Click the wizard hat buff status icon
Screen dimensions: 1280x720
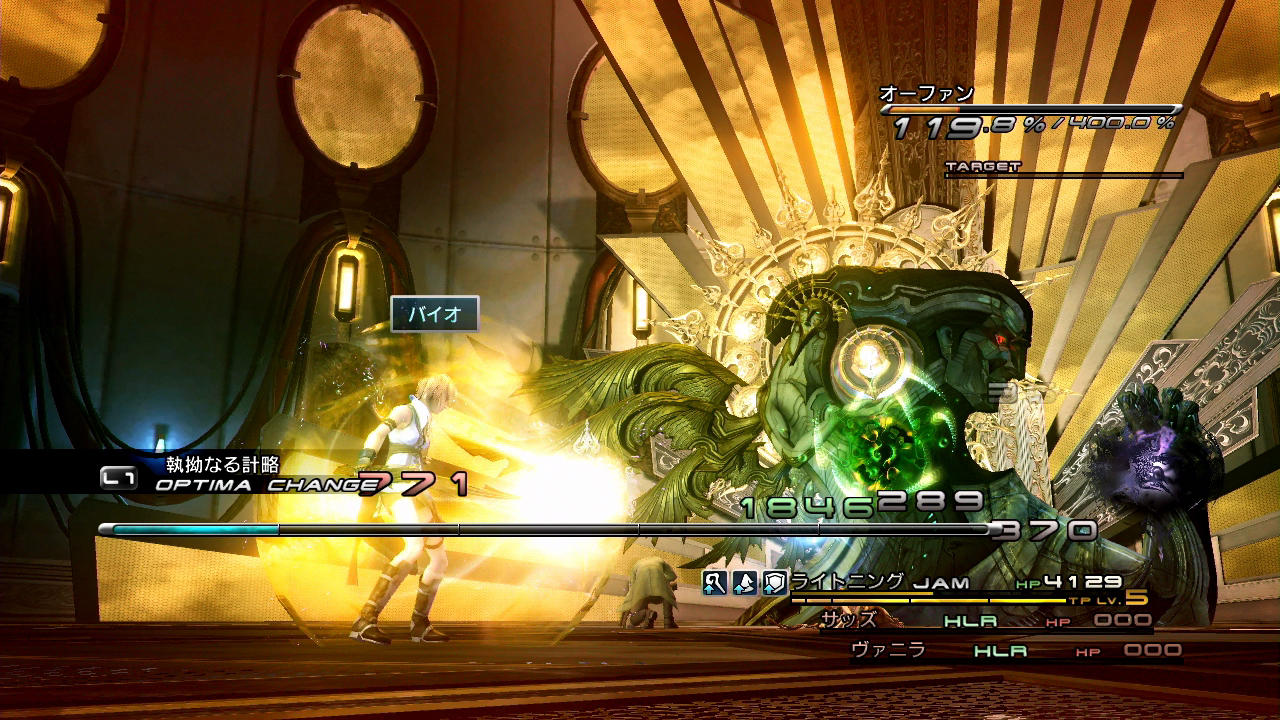click(x=745, y=583)
